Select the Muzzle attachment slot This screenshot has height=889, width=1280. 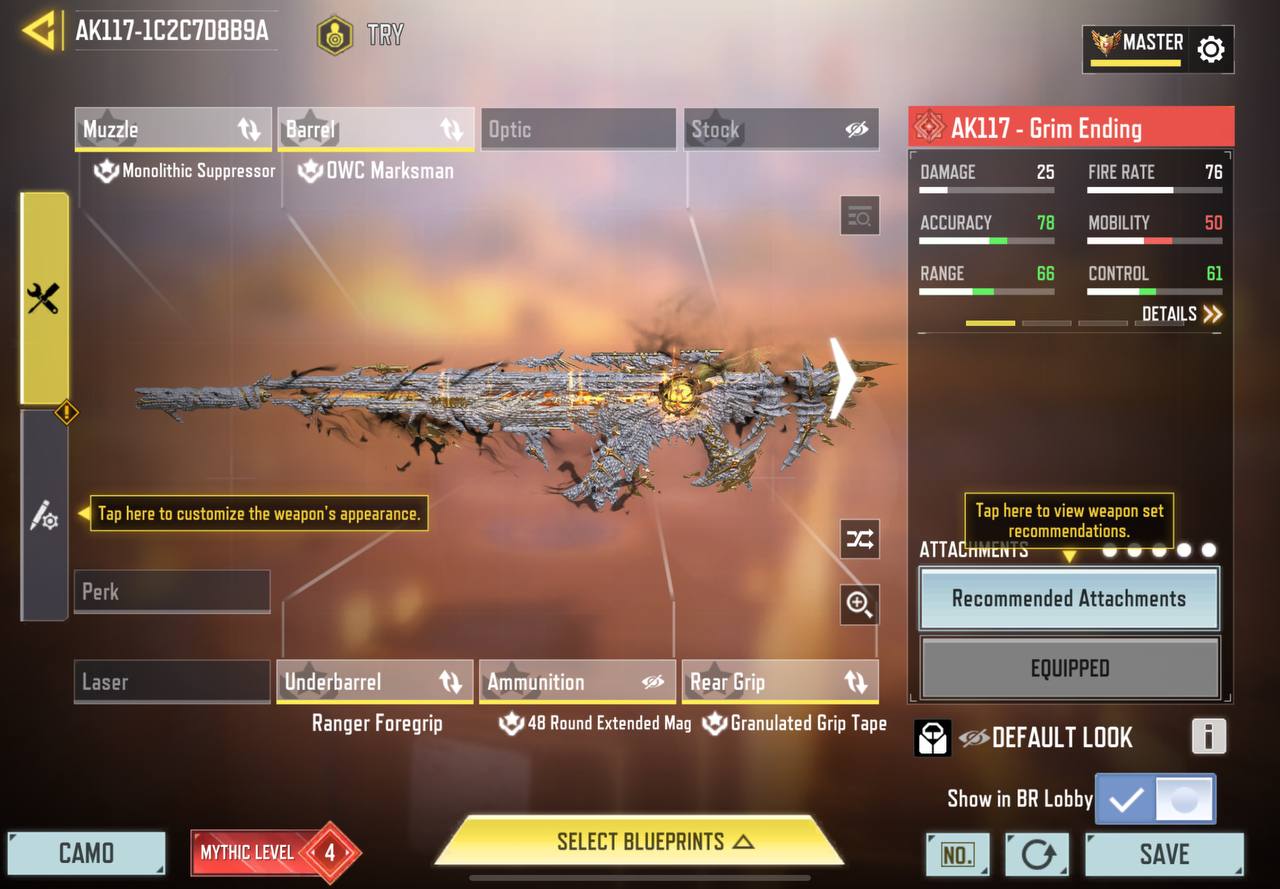click(172, 129)
